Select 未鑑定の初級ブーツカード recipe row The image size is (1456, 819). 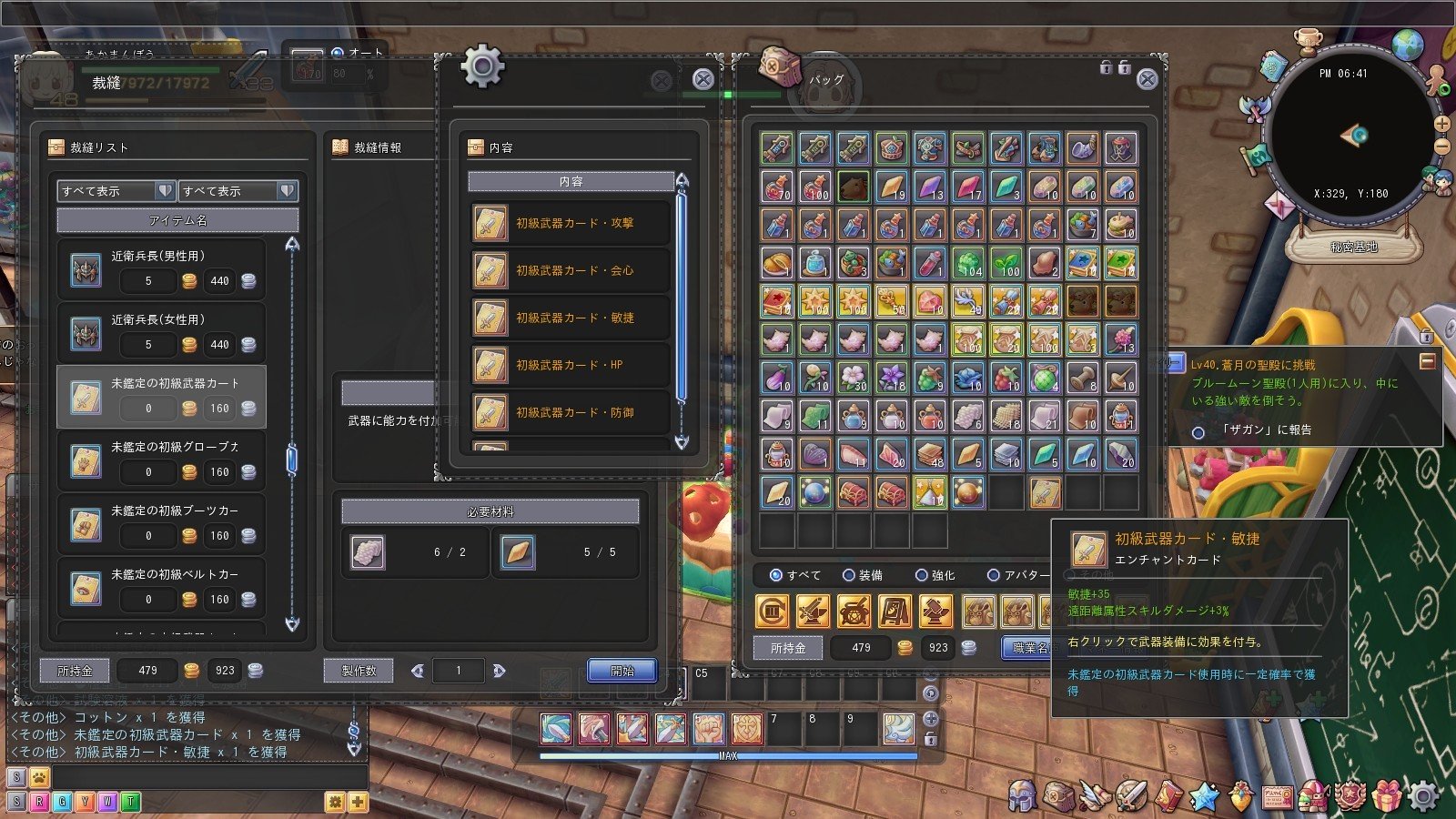tap(161, 524)
